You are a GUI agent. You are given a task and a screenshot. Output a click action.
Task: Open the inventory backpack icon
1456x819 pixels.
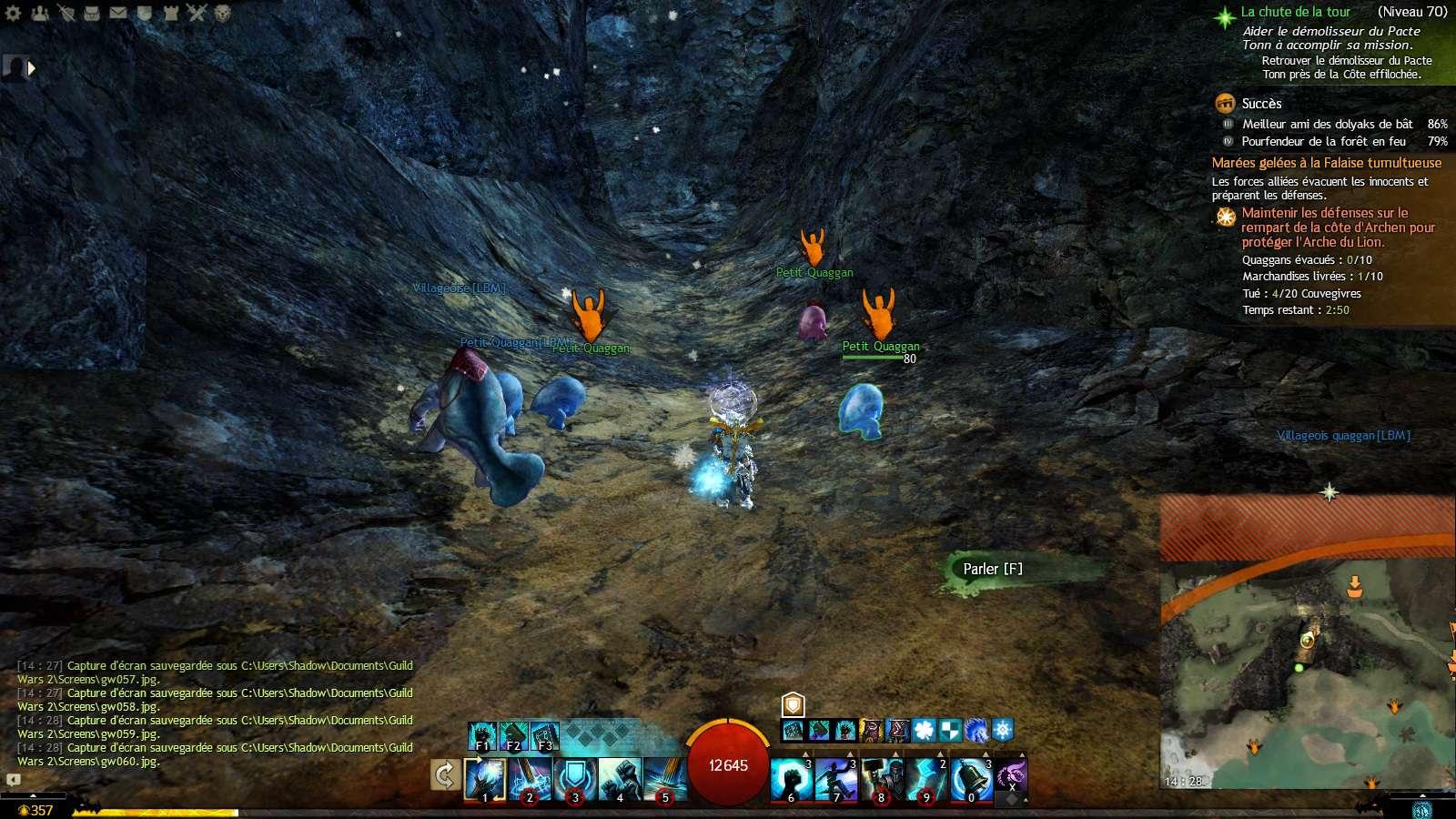92,13
